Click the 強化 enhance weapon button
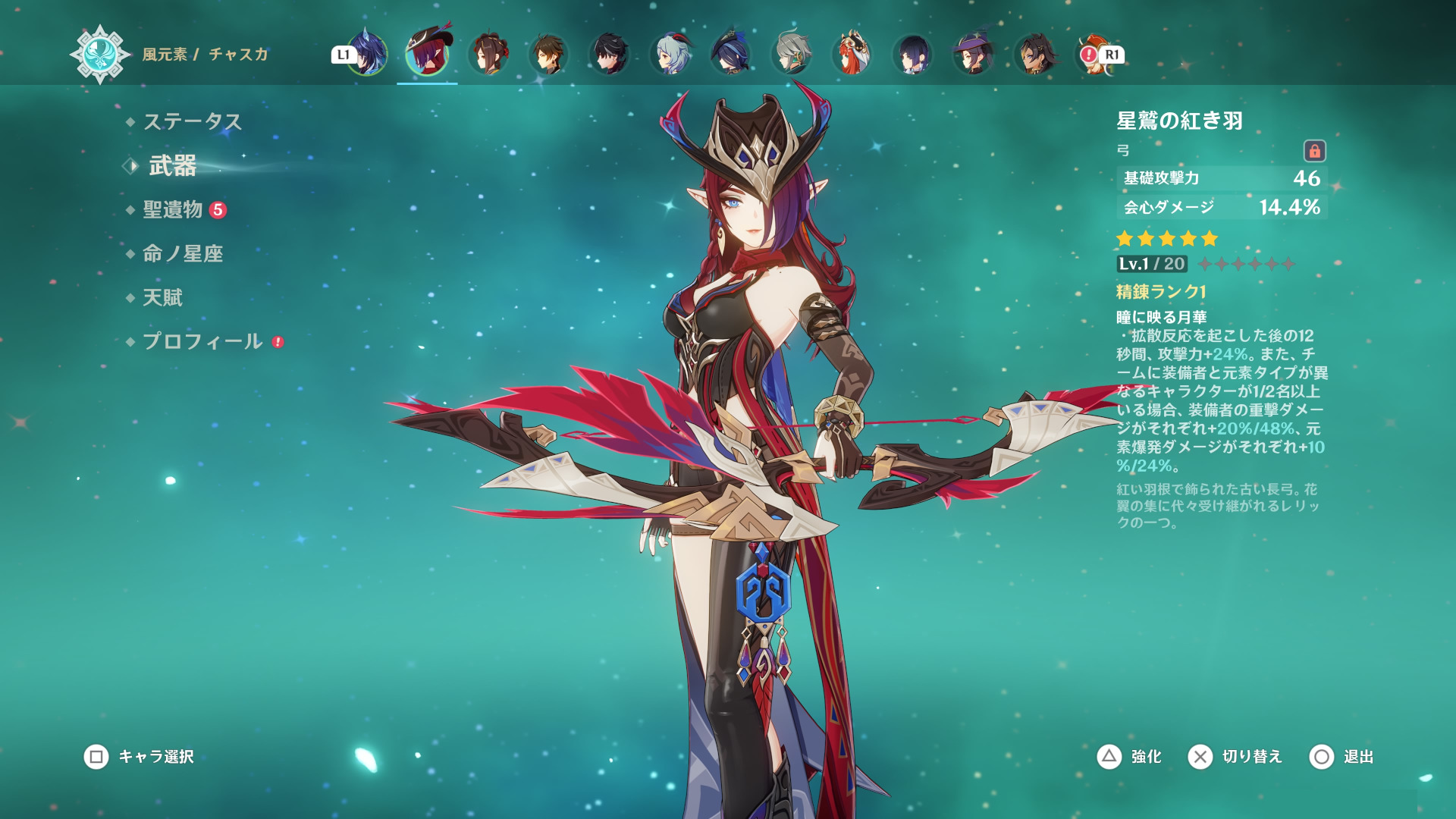Image resolution: width=1456 pixels, height=819 pixels. click(1130, 756)
